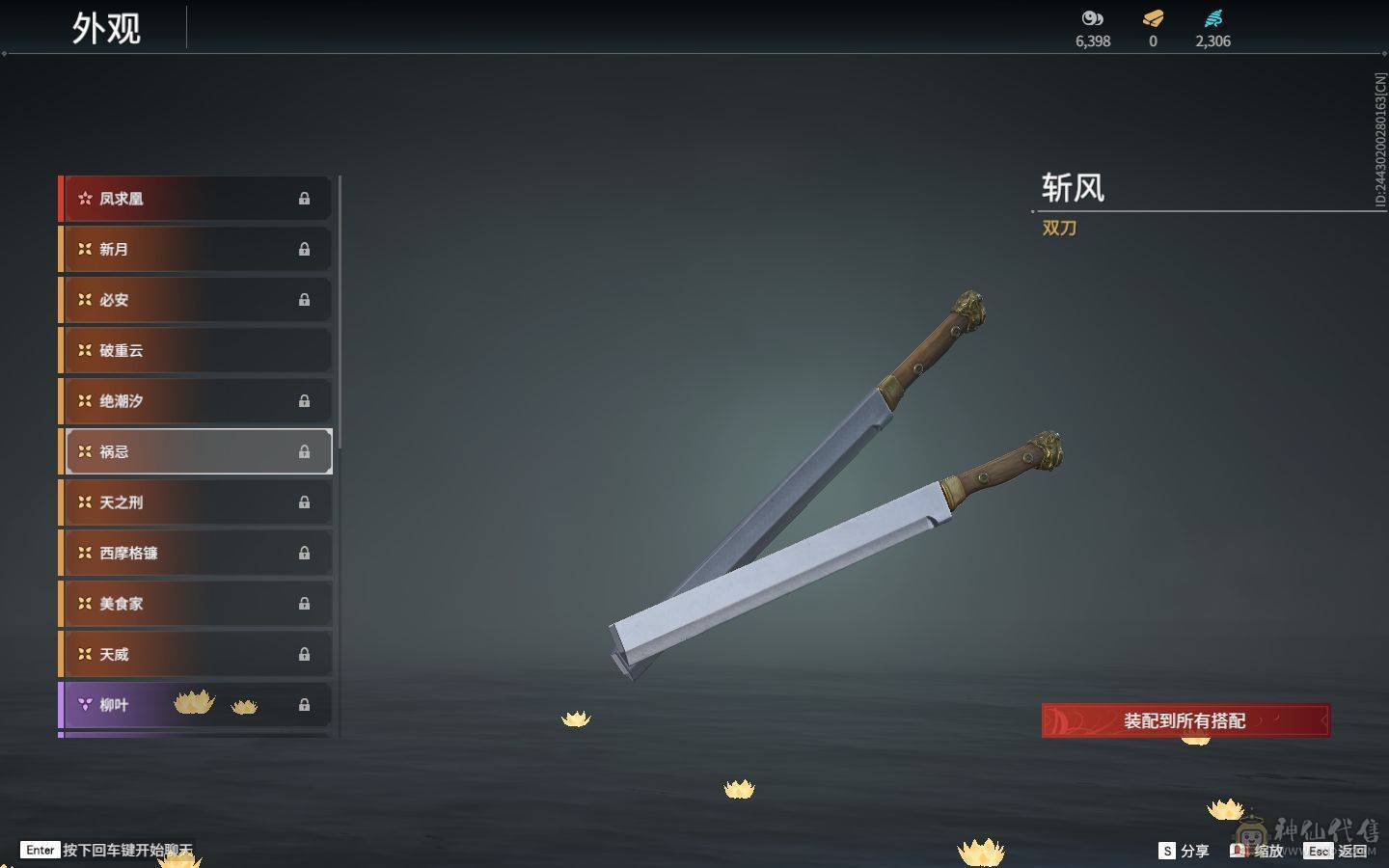Viewport: 1389px width, 868px height.
Task: Click the flower icon on the 柳叶 entry
Action: click(193, 704)
